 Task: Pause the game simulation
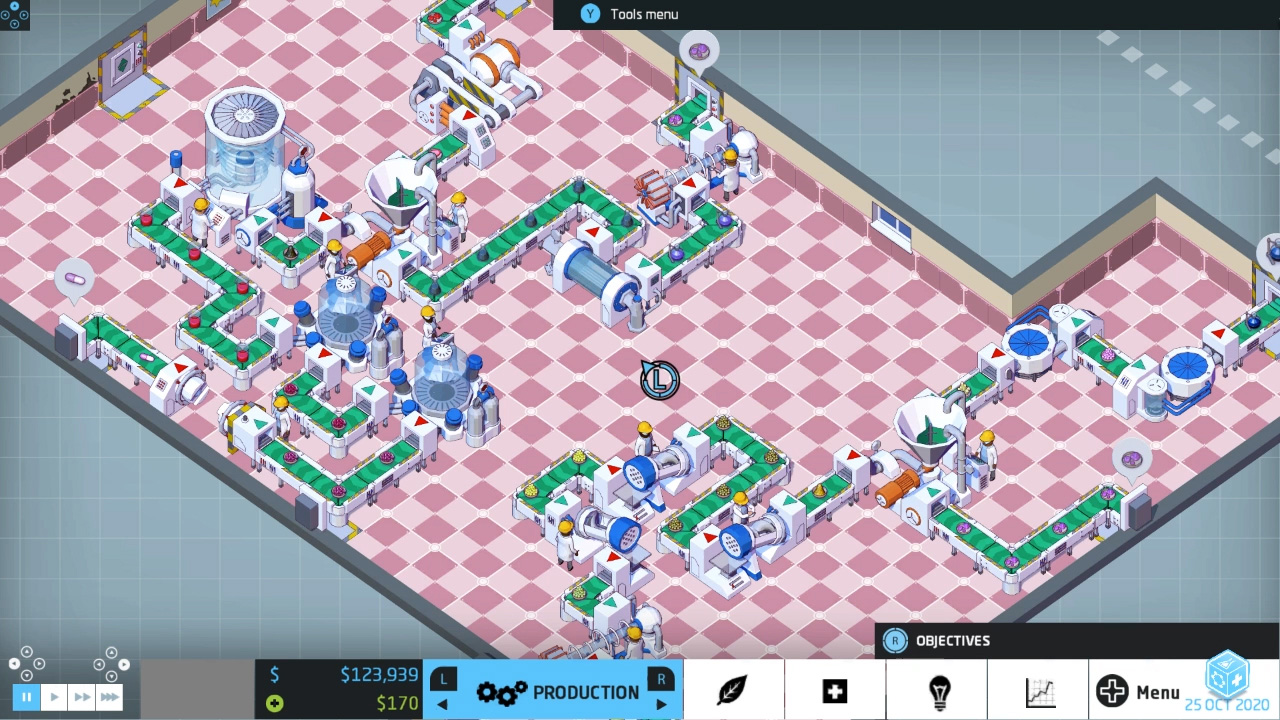tap(26, 697)
